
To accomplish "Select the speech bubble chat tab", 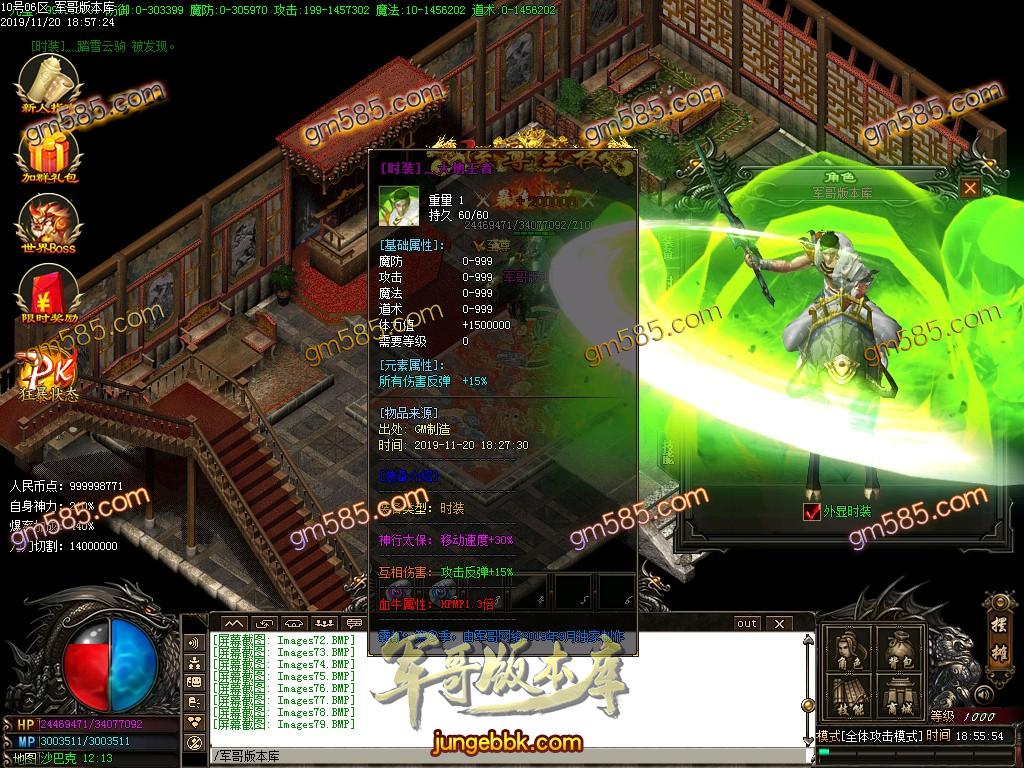I will 354,623.
